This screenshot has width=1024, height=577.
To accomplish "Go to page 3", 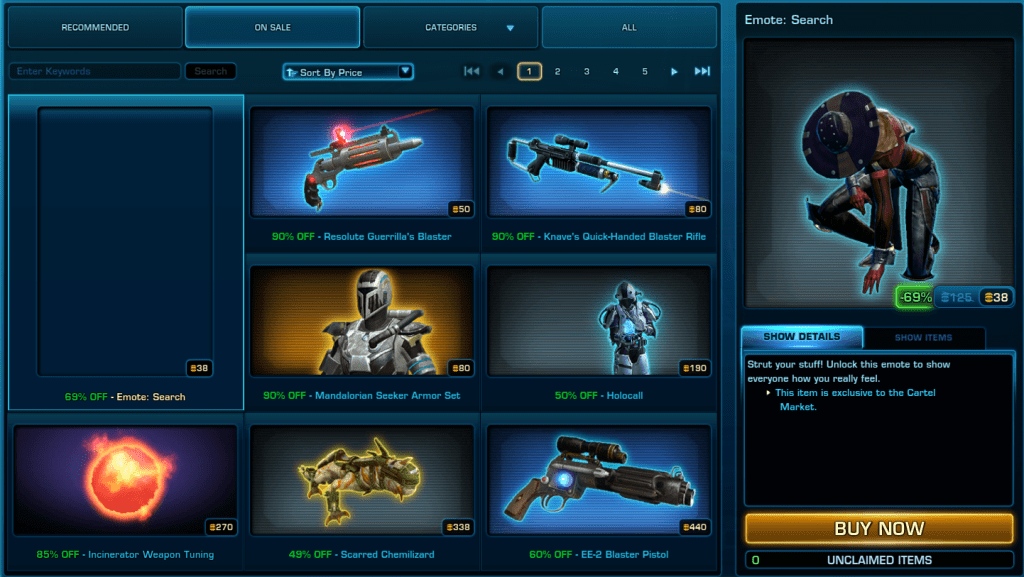I will [x=587, y=71].
